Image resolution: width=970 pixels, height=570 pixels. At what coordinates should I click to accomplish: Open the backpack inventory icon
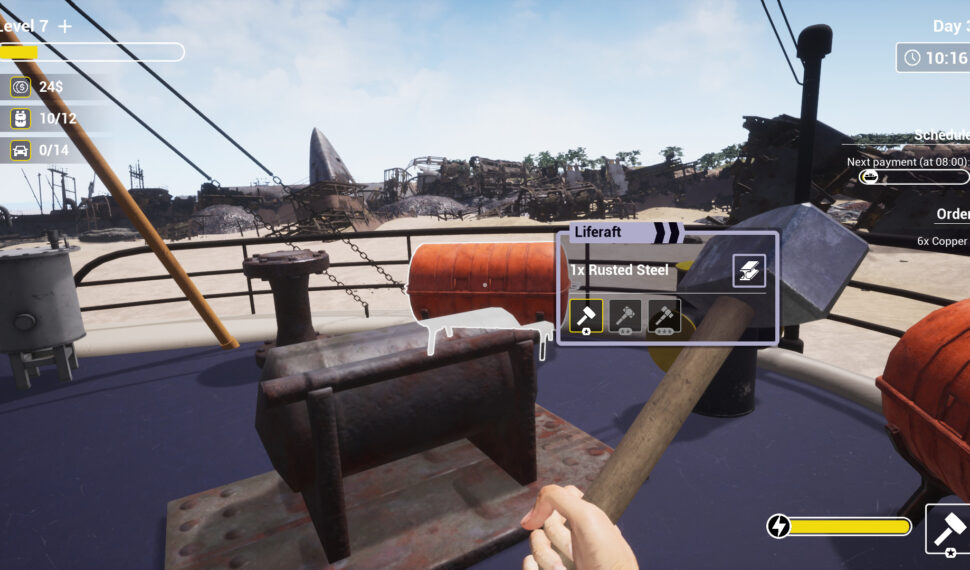pyautogui.click(x=20, y=119)
